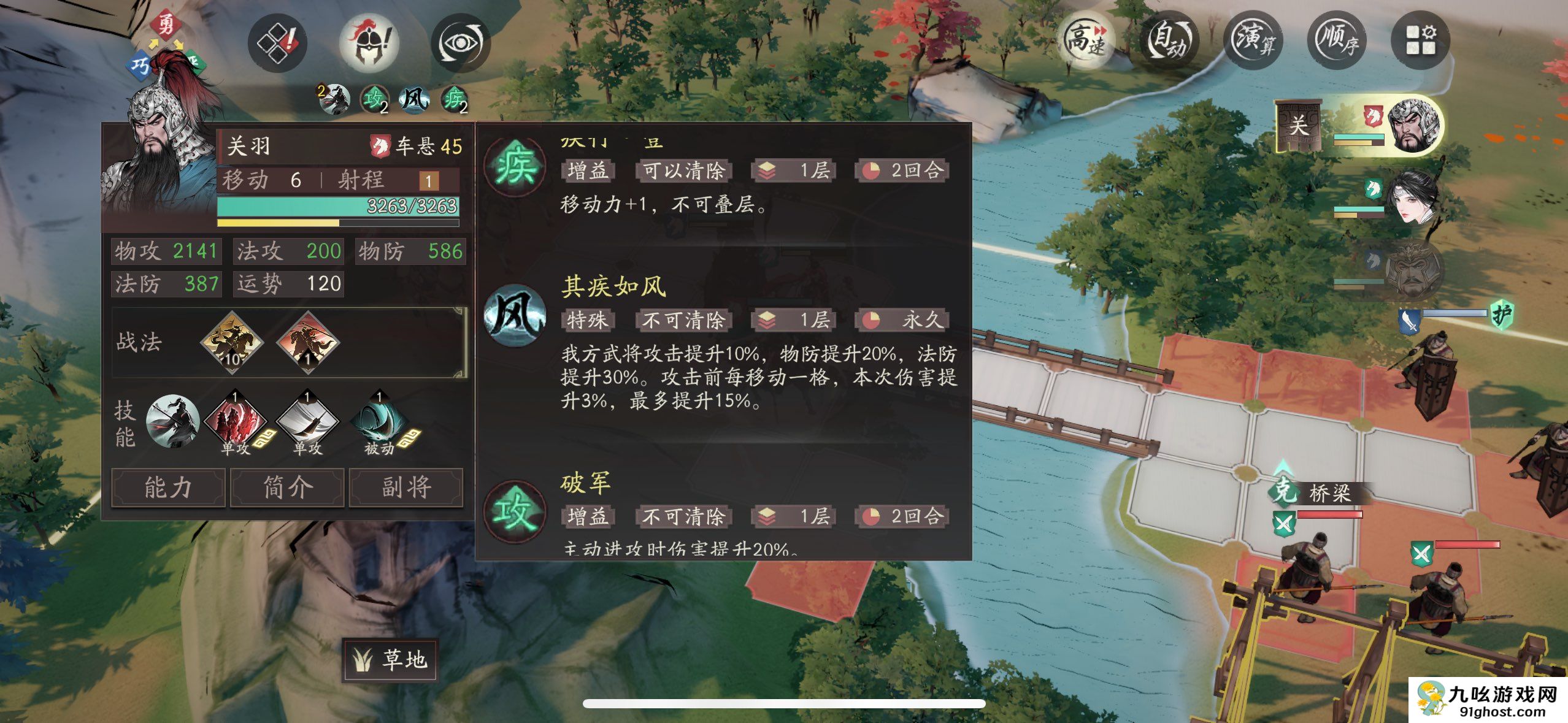
Task: Click the 攻 buff icon with counter 2
Action: 377,98
